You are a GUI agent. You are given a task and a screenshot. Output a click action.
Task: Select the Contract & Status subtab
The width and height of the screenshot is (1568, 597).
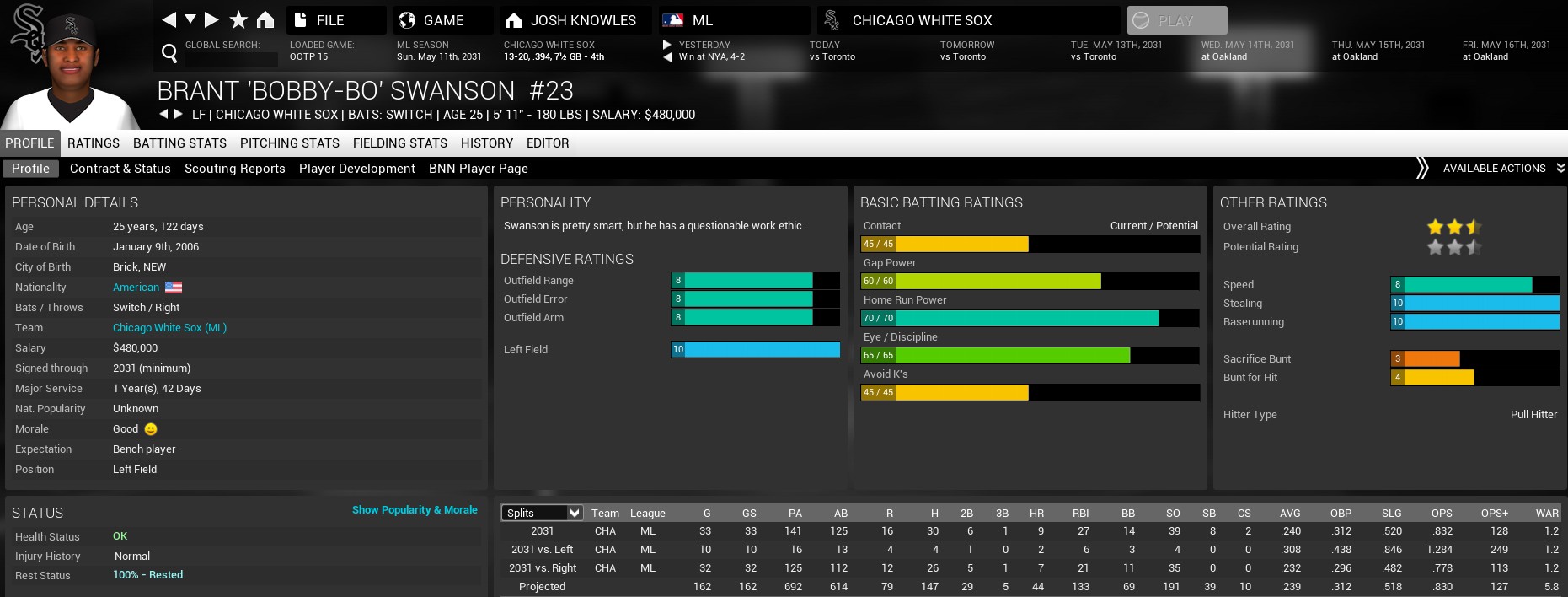pos(120,169)
